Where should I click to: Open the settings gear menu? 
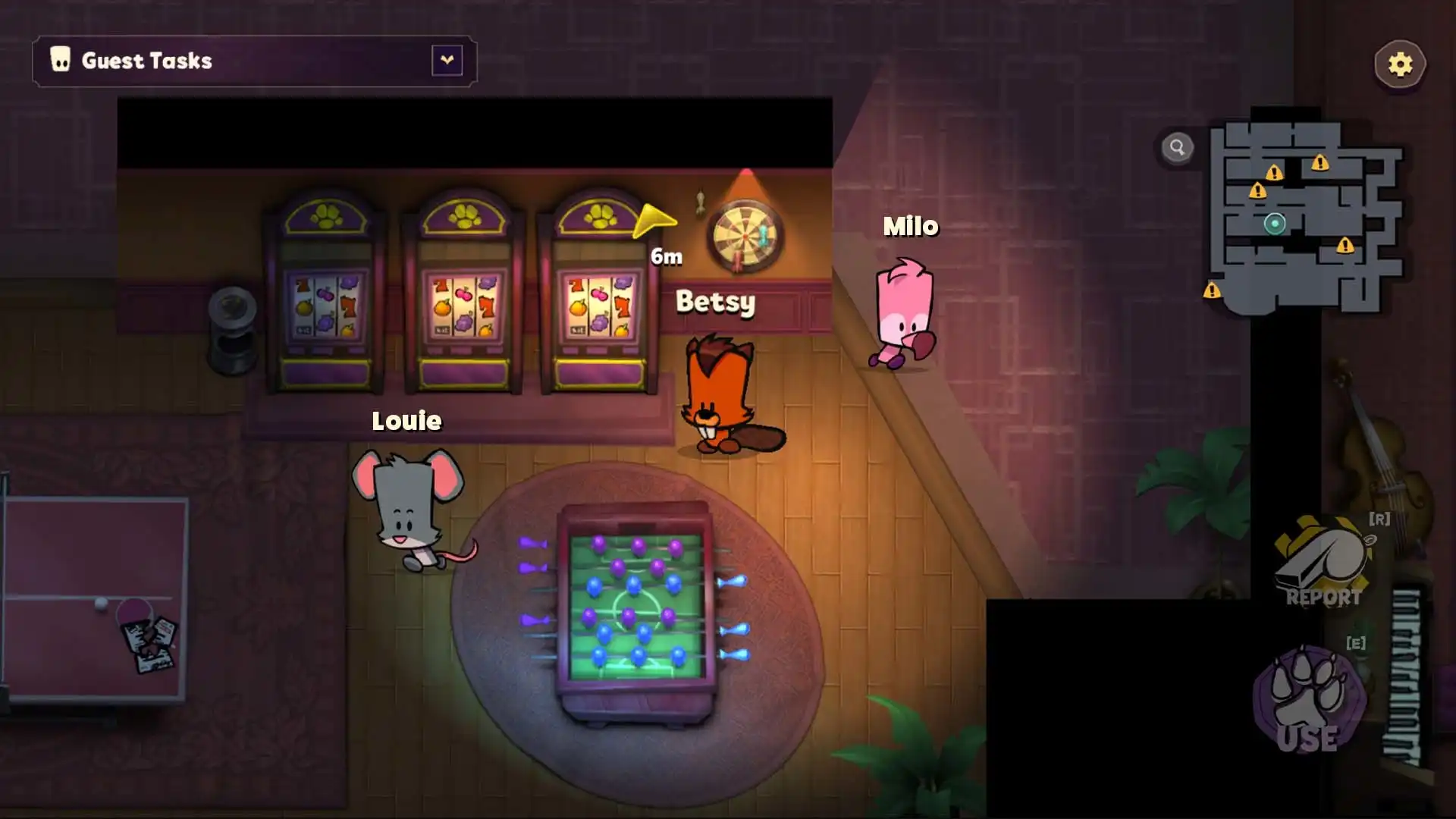[1399, 64]
